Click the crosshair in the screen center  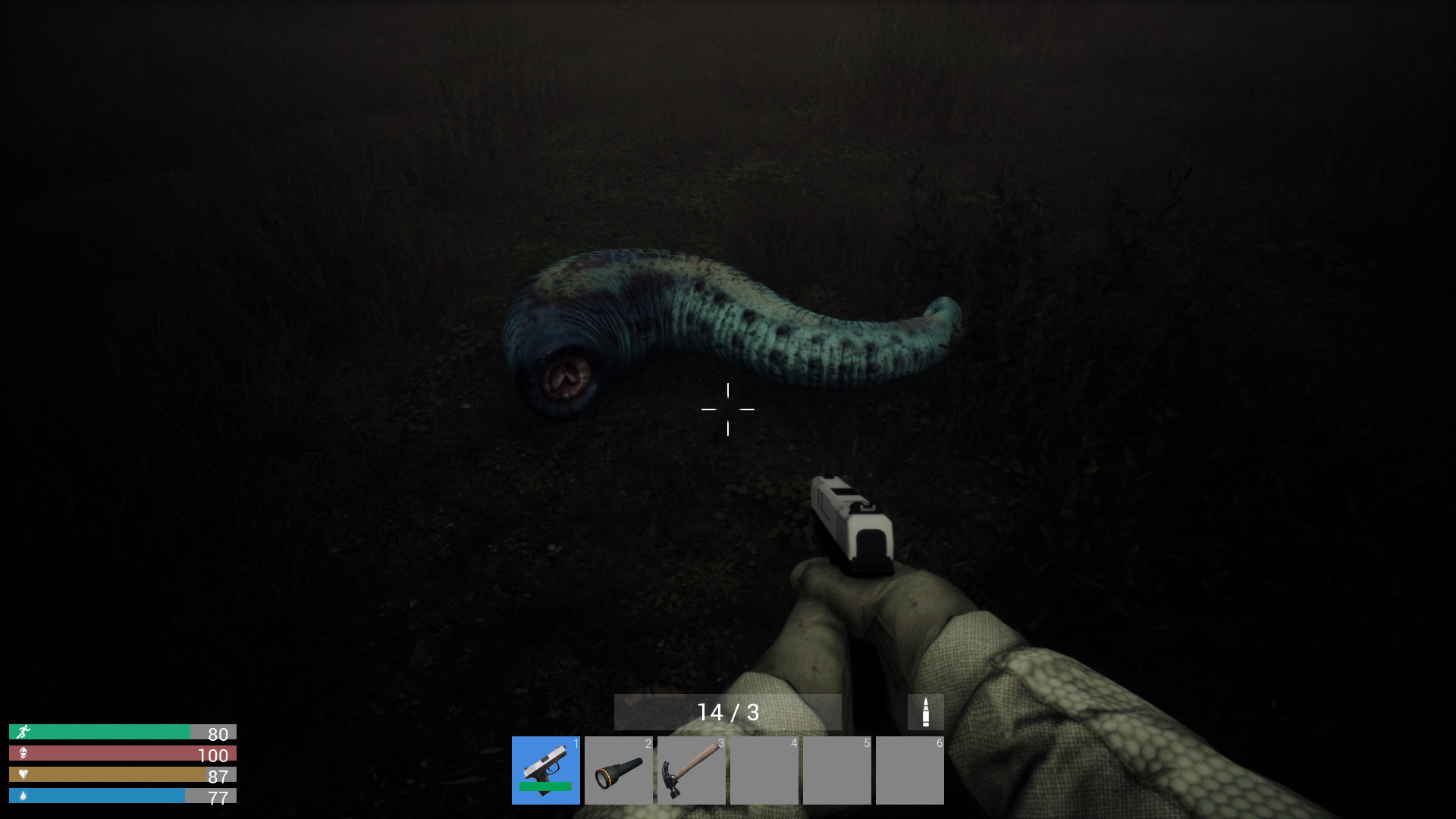click(729, 409)
